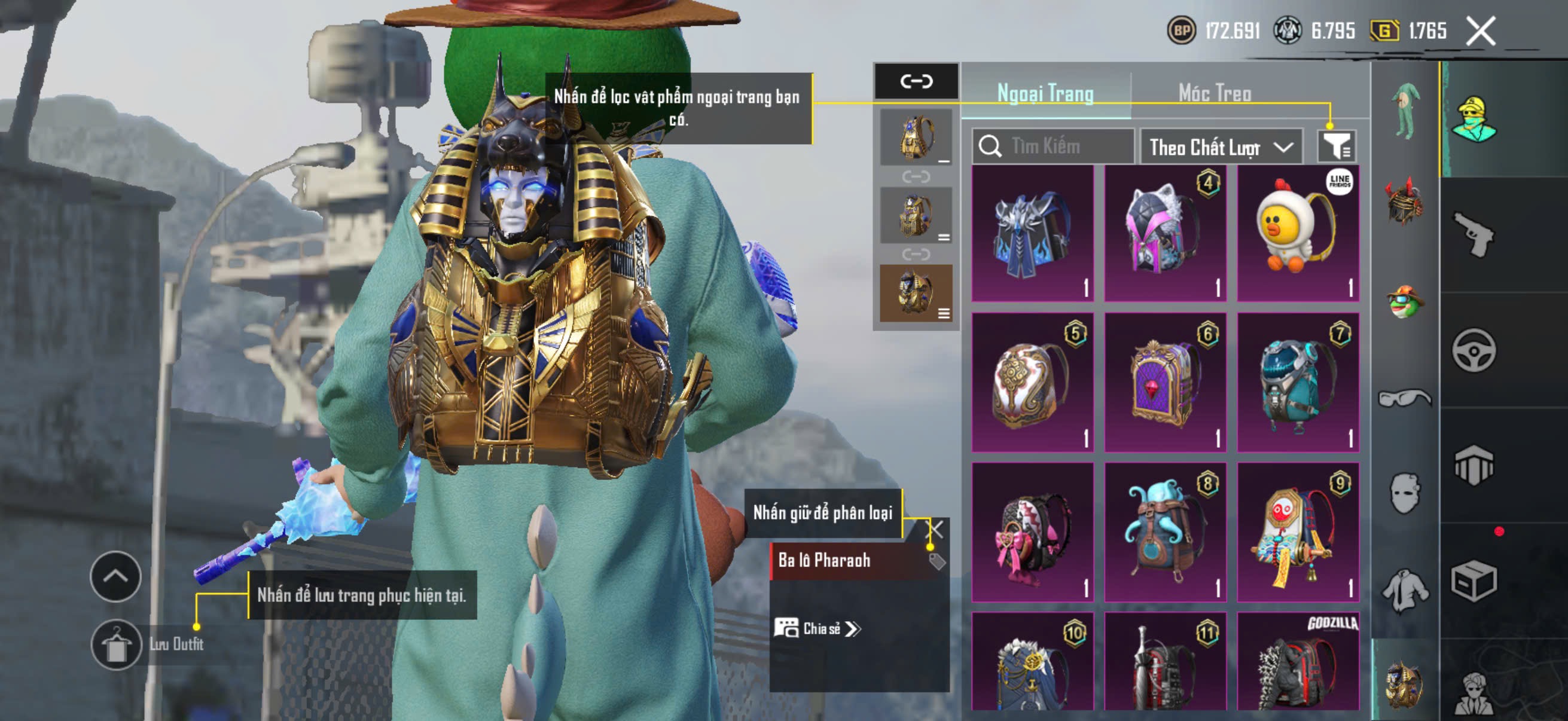Toggle the chain-link outfit sync icon
This screenshot has width=1568, height=721.
[x=917, y=82]
